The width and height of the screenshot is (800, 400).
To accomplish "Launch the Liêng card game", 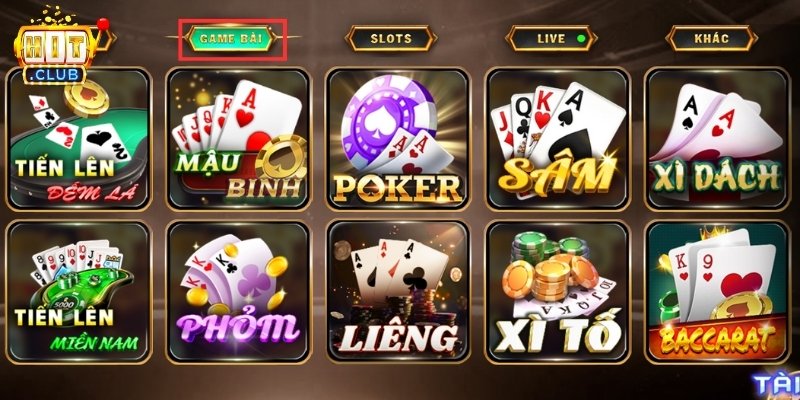I will (x=398, y=292).
